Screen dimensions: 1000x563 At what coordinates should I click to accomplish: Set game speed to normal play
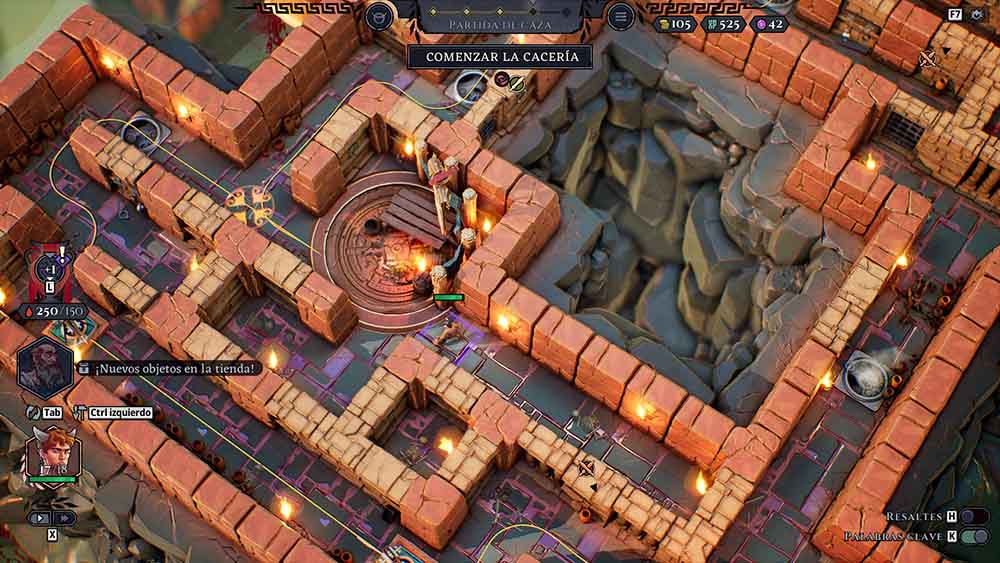pyautogui.click(x=40, y=518)
